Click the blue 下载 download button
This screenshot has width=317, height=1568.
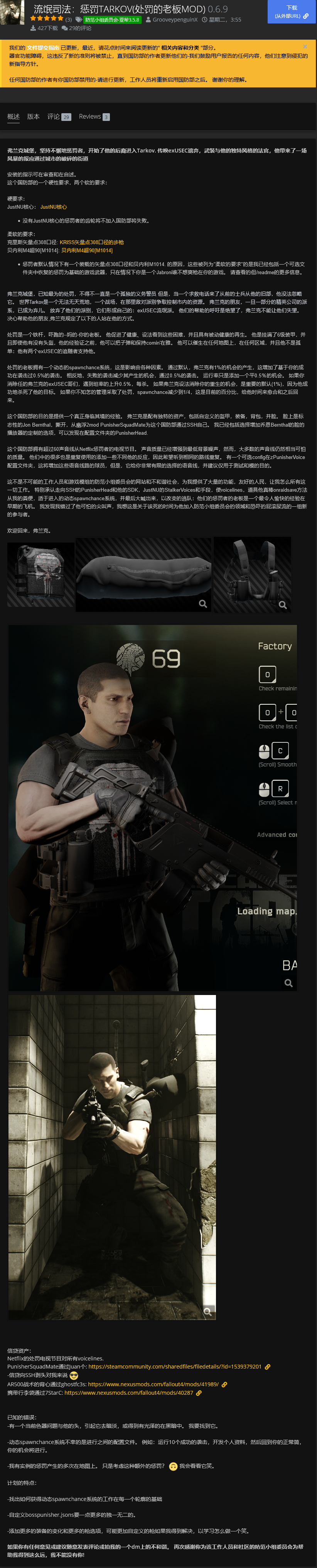click(292, 12)
